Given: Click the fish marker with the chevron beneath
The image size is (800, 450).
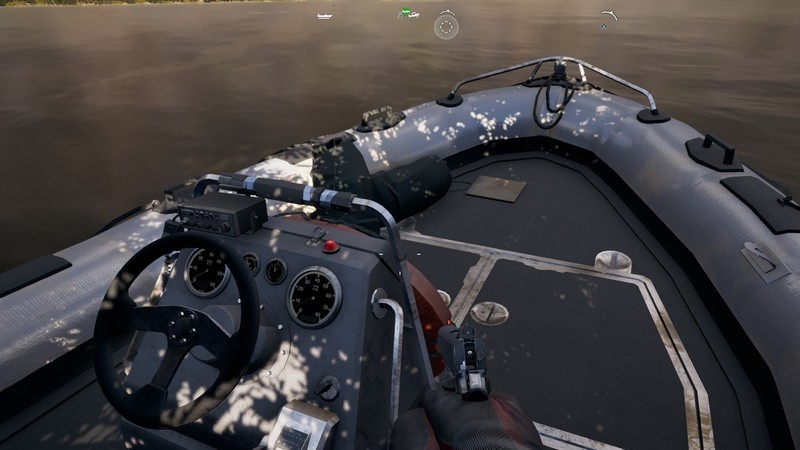Looking at the screenshot, I should point(606,14).
